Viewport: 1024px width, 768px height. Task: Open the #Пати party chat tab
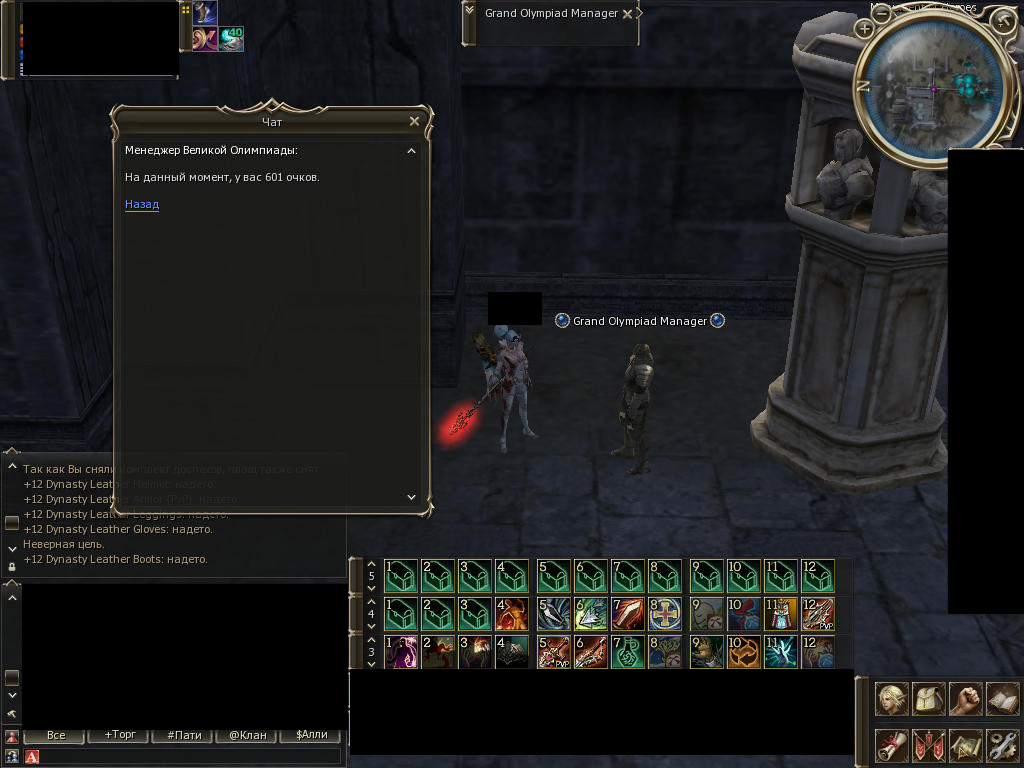[184, 735]
